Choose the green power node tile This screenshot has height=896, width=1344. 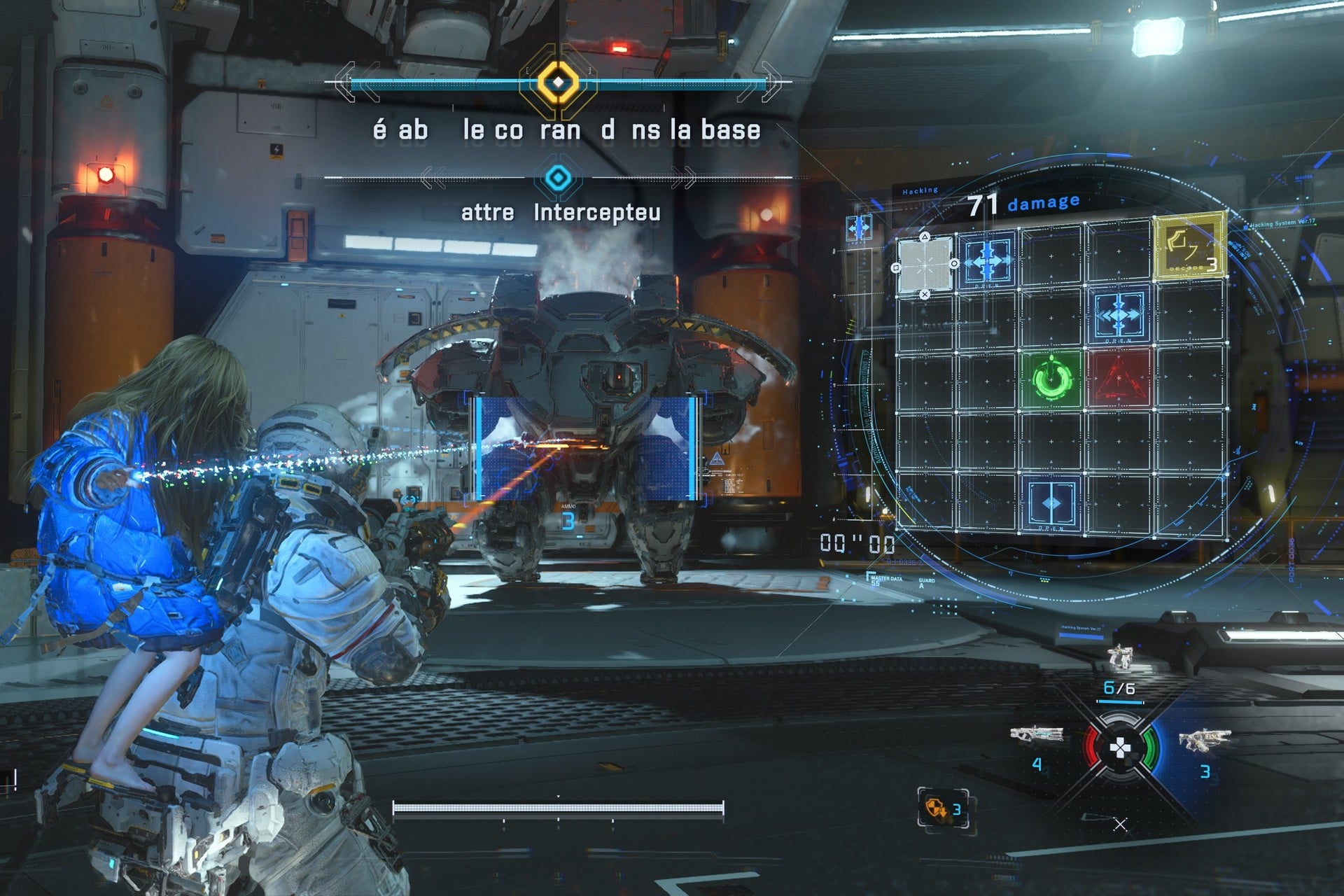pyautogui.click(x=1052, y=379)
